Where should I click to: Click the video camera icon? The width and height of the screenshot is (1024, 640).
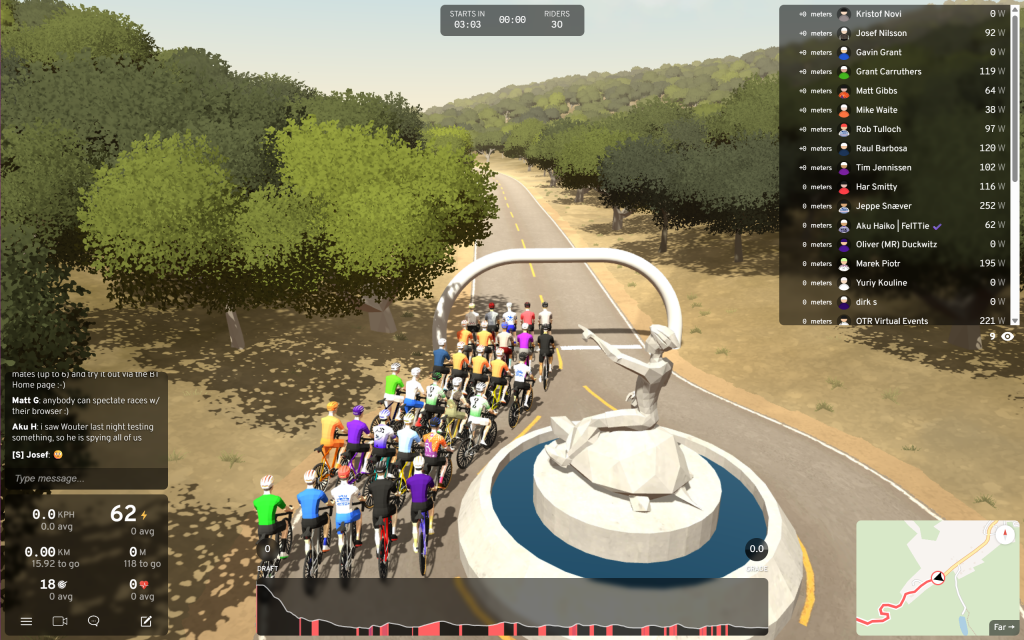(x=59, y=621)
